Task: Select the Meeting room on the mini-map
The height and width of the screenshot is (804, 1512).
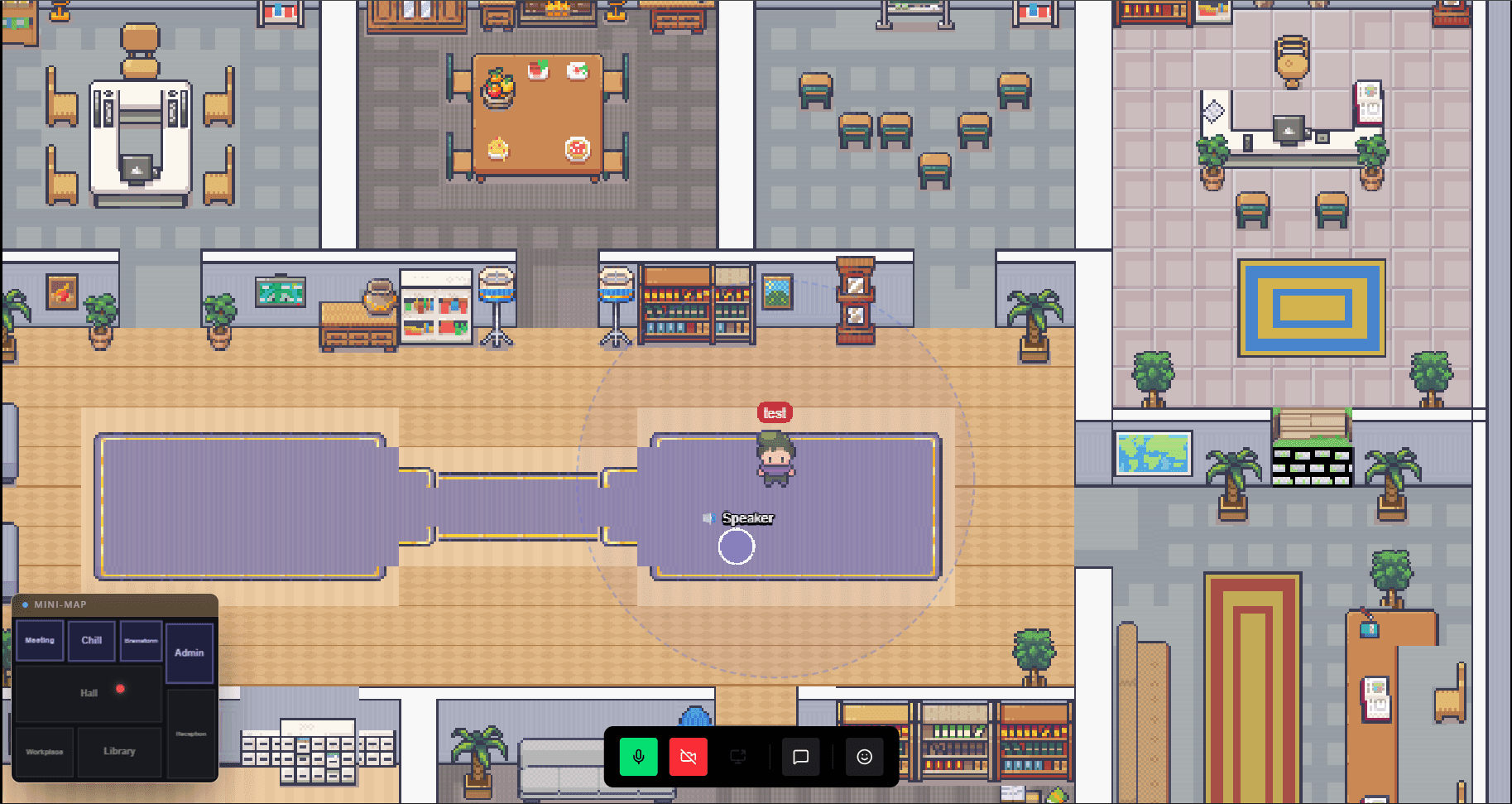Action: pos(39,640)
